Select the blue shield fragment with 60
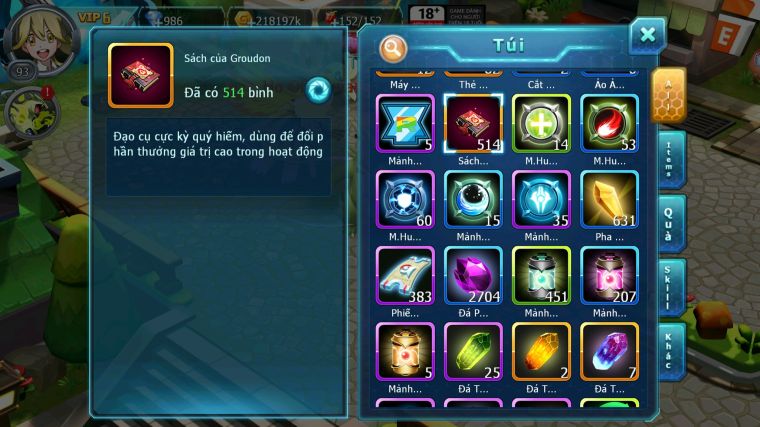Viewport: 760px width, 427px height. point(405,199)
